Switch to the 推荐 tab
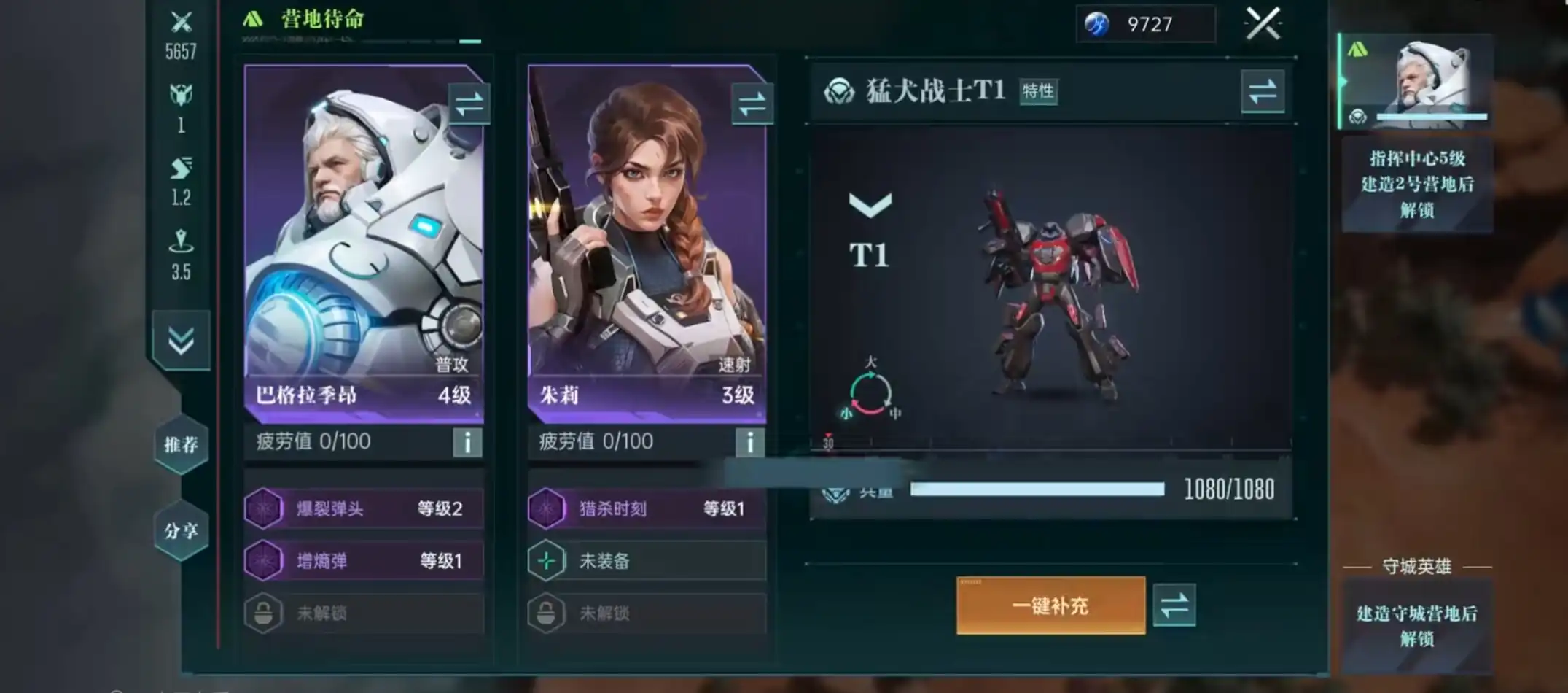 pos(180,444)
